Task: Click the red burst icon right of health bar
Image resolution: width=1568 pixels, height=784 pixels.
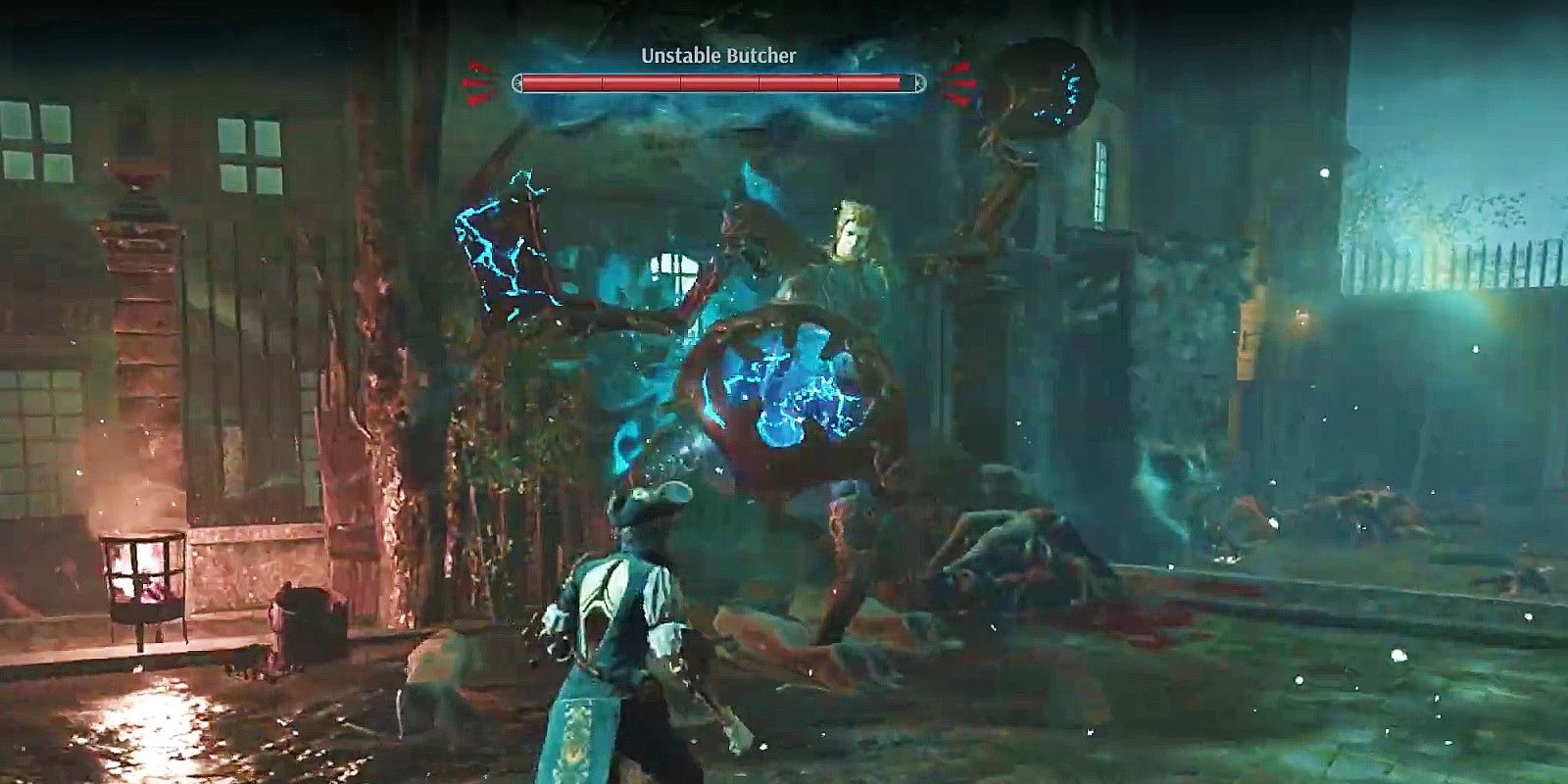Action: tap(958, 81)
